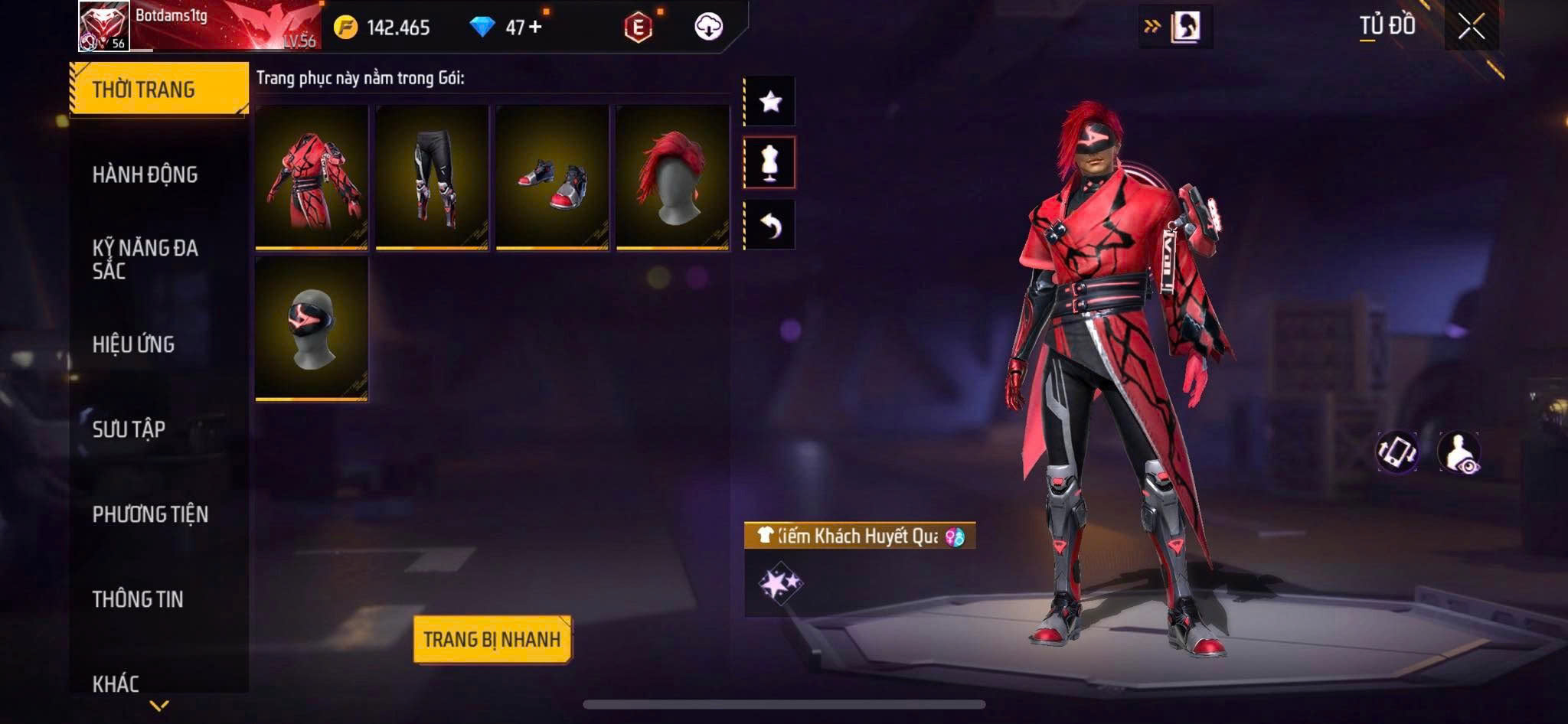Screen dimensions: 1568x724
Task: Click the undo arrow button
Action: [x=770, y=225]
